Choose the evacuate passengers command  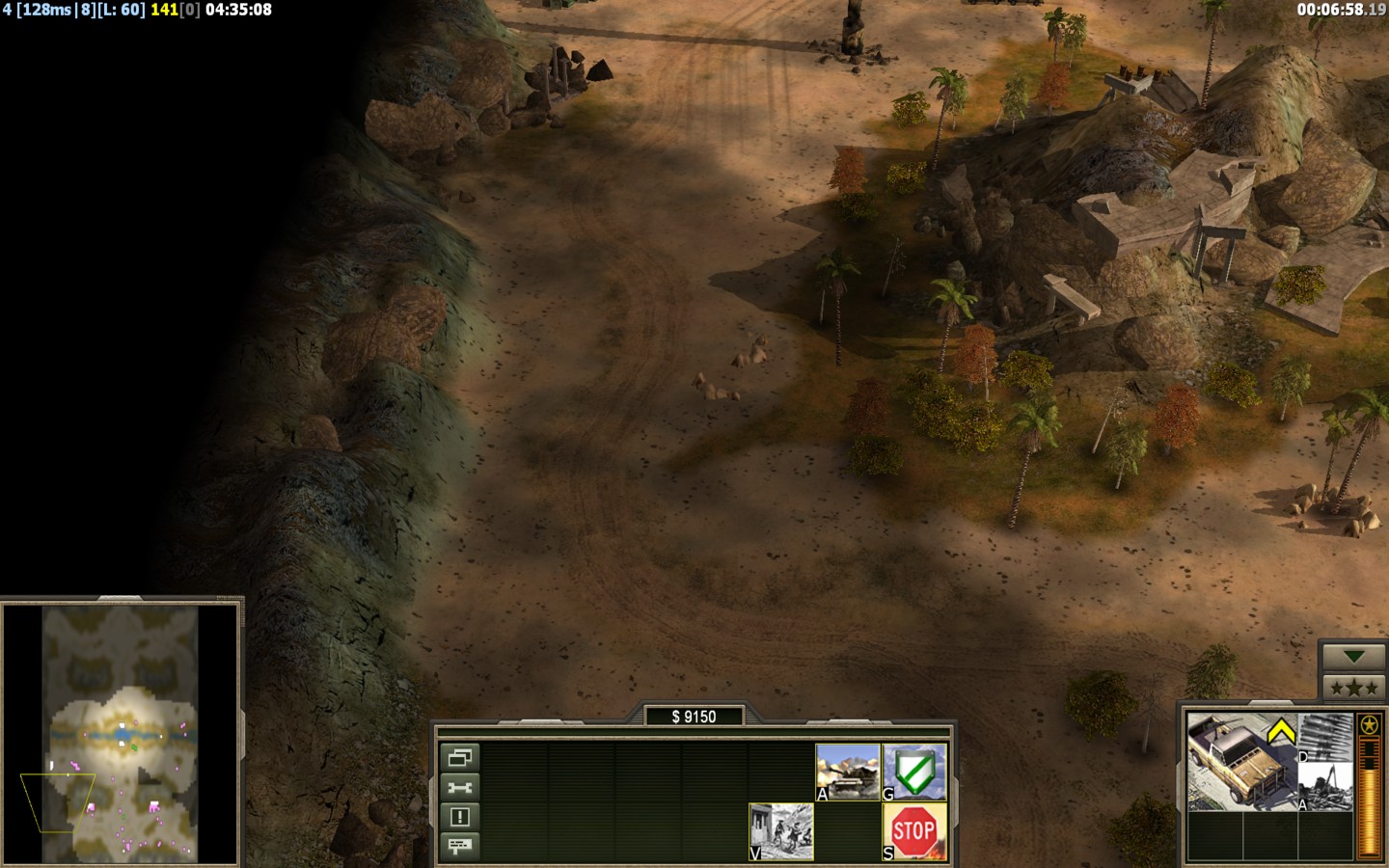tap(781, 831)
